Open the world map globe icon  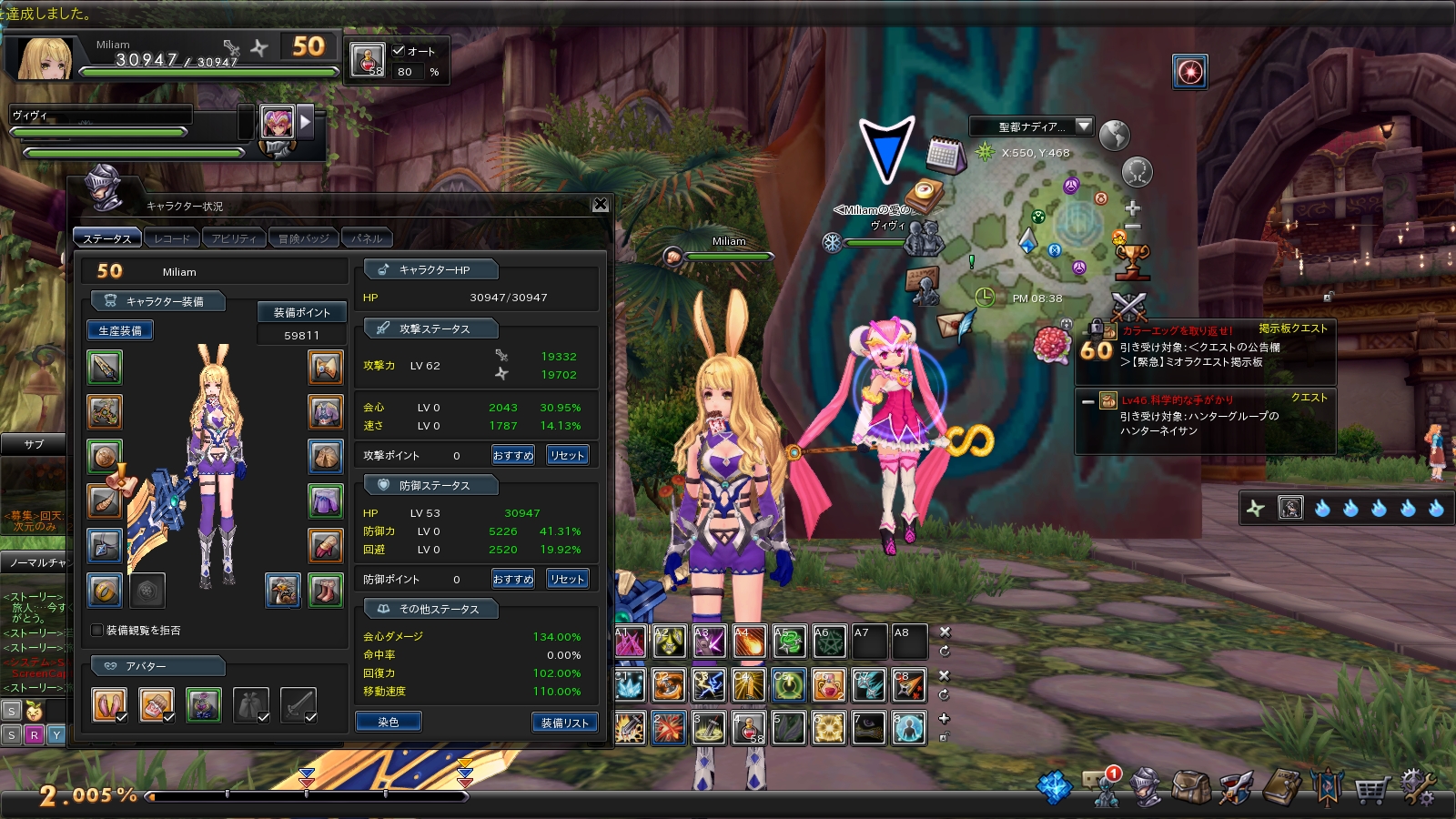(1114, 136)
